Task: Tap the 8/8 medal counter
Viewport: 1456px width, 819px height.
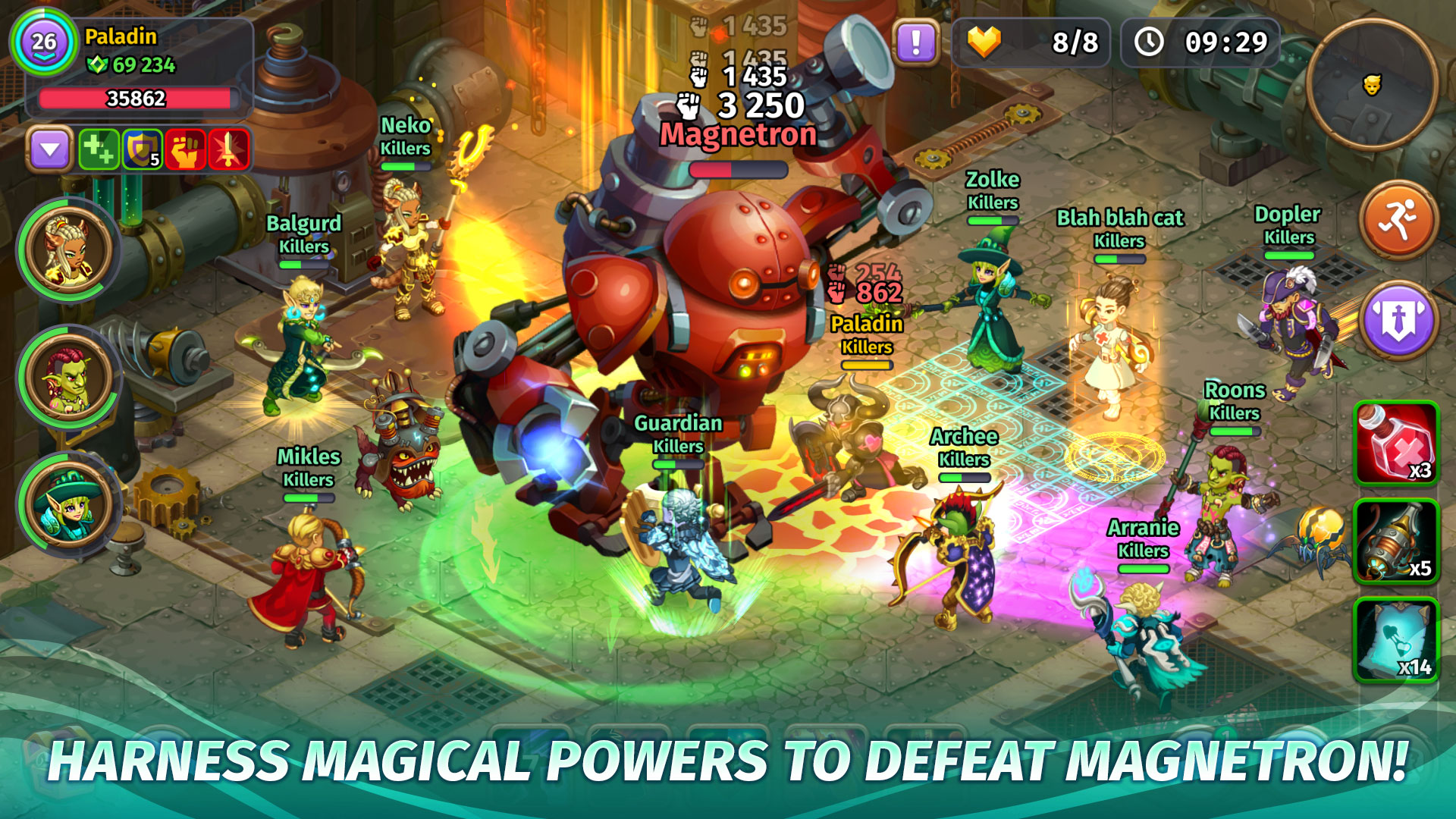Action: click(x=1031, y=42)
